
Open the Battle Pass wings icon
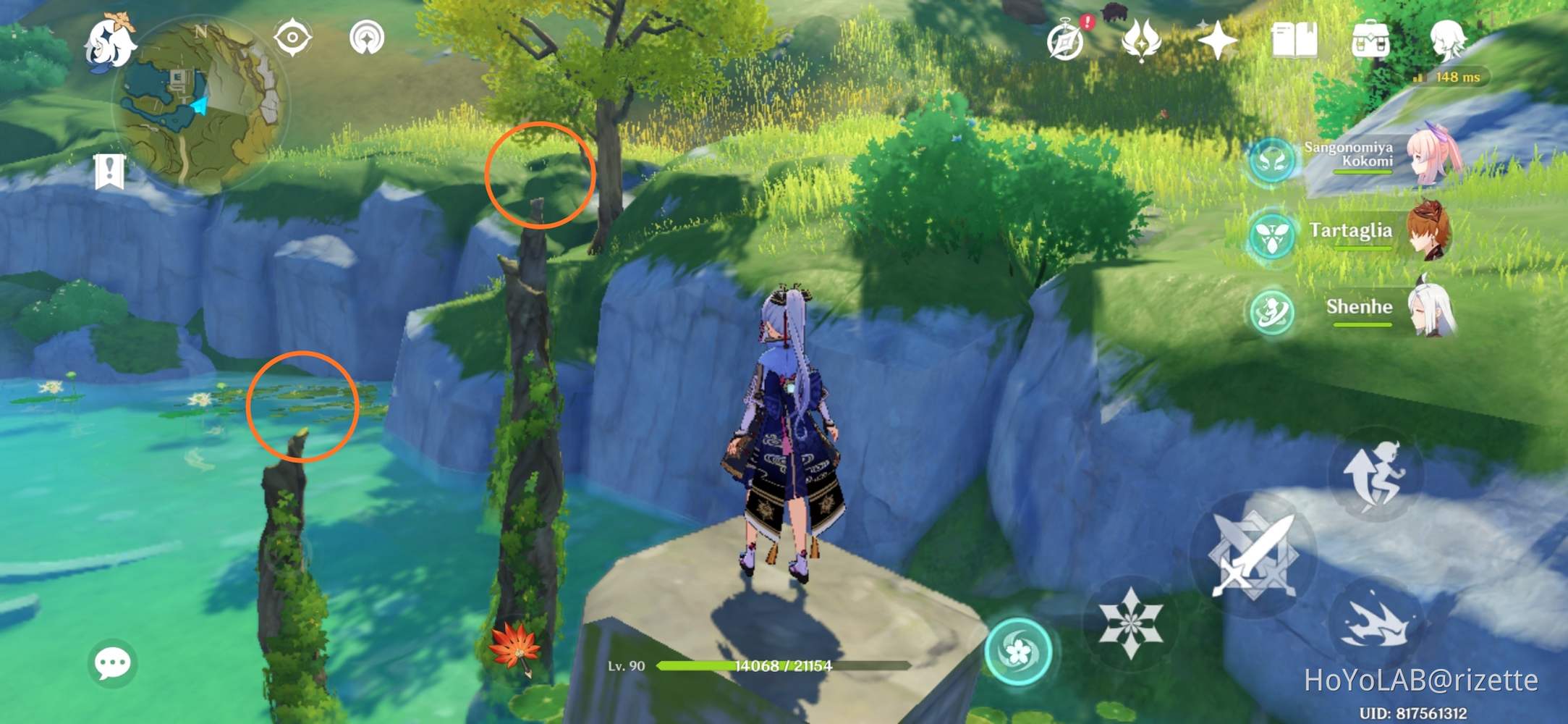[x=1140, y=41]
